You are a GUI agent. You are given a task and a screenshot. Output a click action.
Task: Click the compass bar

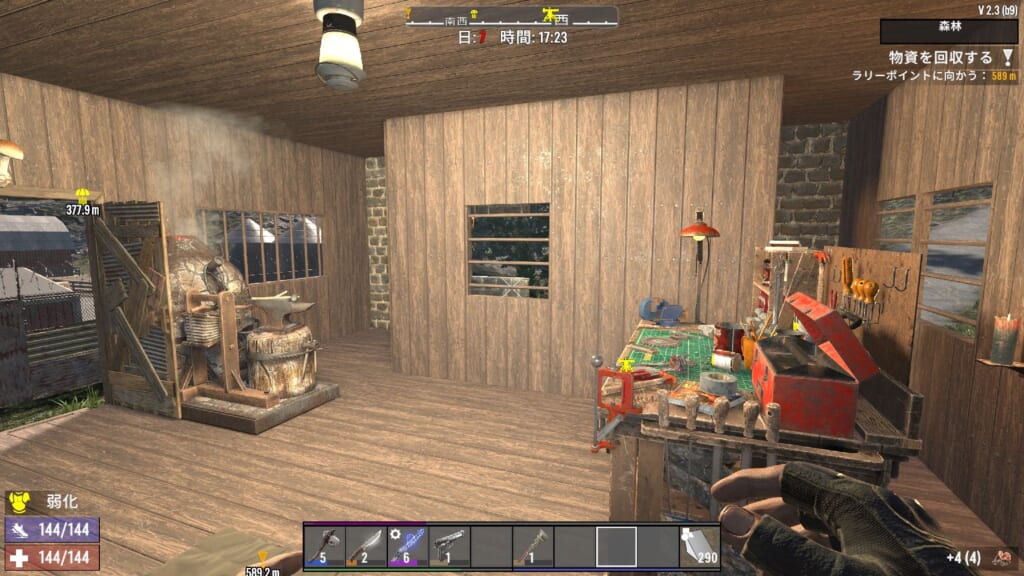511,16
